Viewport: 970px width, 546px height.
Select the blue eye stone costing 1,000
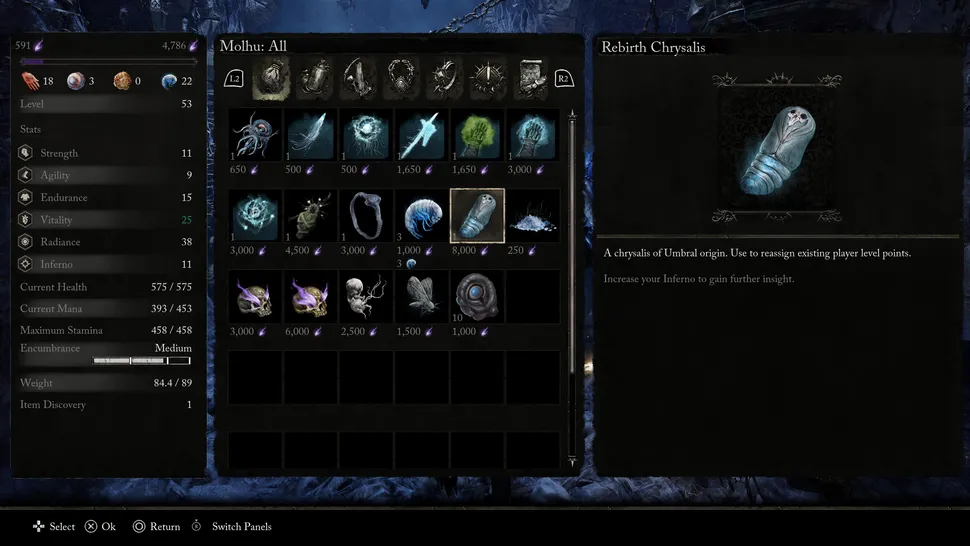pyautogui.click(x=477, y=296)
